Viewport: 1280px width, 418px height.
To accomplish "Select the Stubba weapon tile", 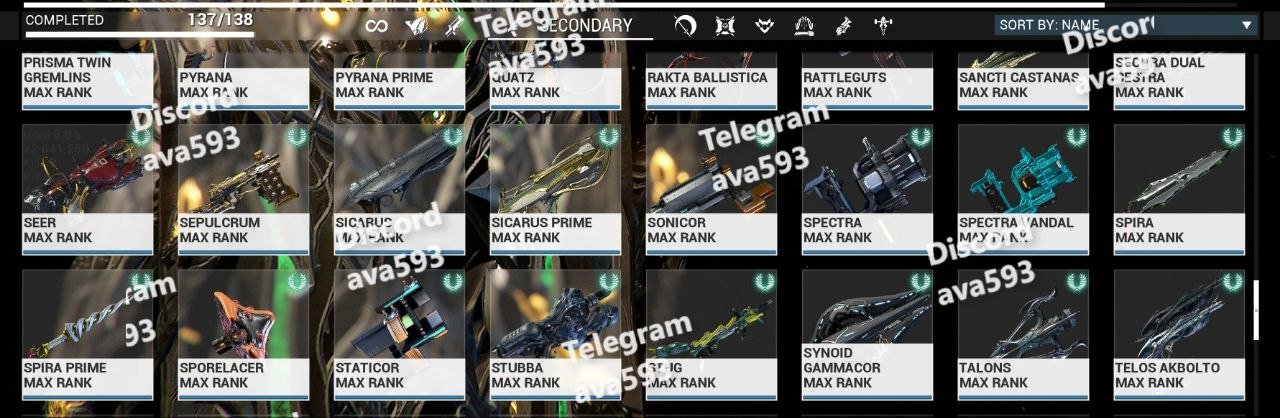I will click(556, 334).
